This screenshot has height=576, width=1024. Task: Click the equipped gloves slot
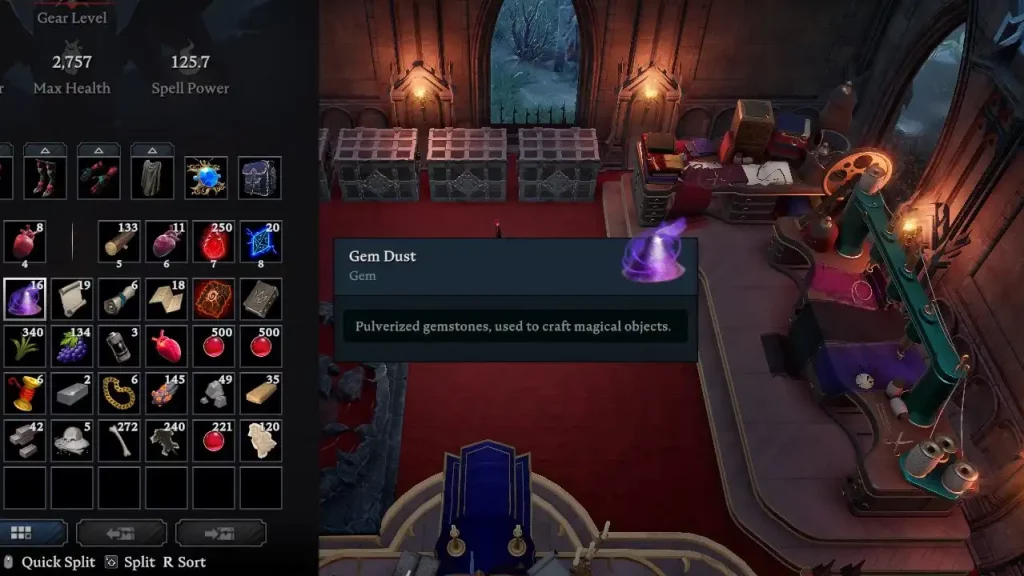click(98, 177)
